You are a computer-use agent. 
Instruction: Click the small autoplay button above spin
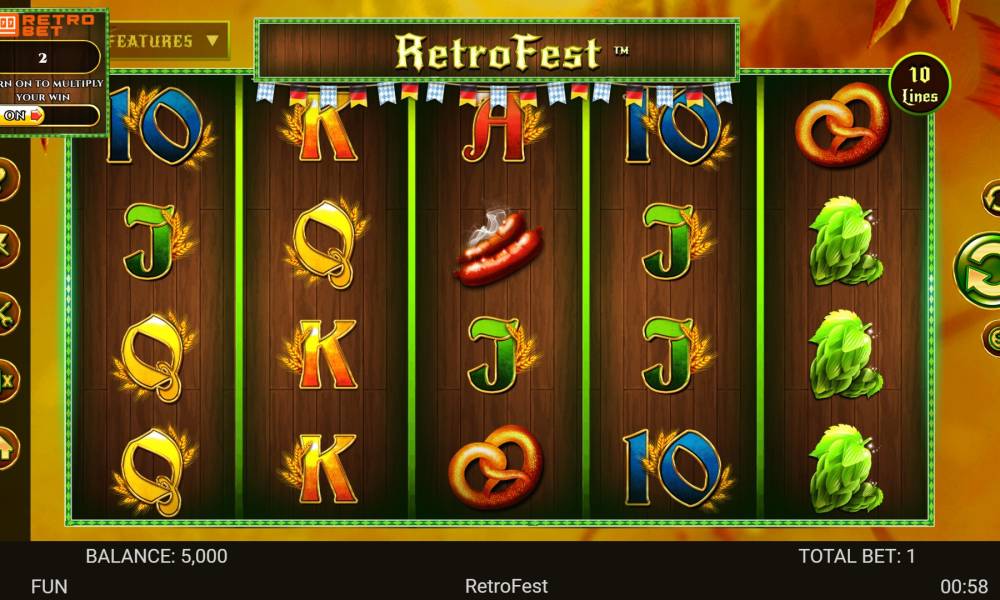(x=992, y=197)
